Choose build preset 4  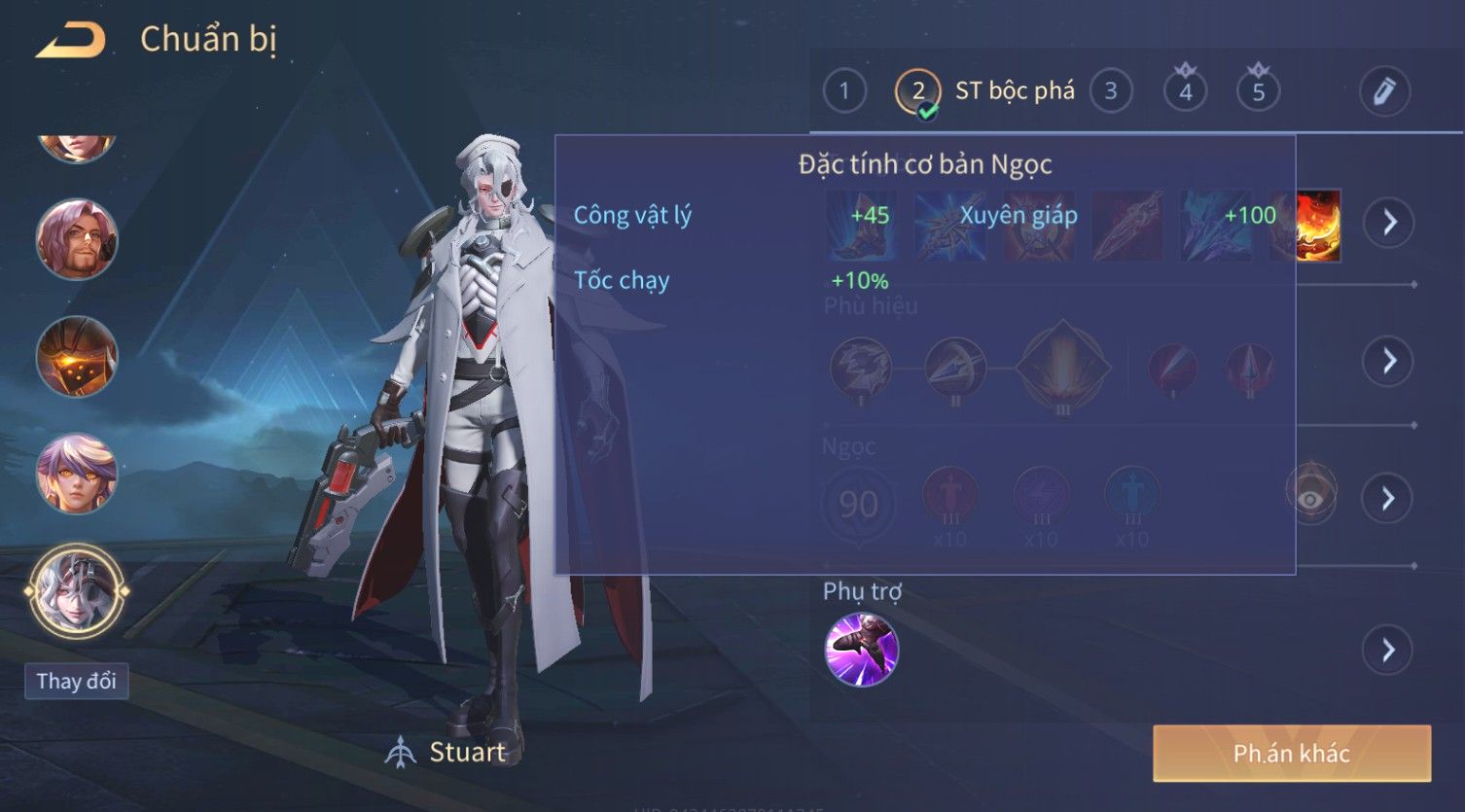click(x=1185, y=92)
